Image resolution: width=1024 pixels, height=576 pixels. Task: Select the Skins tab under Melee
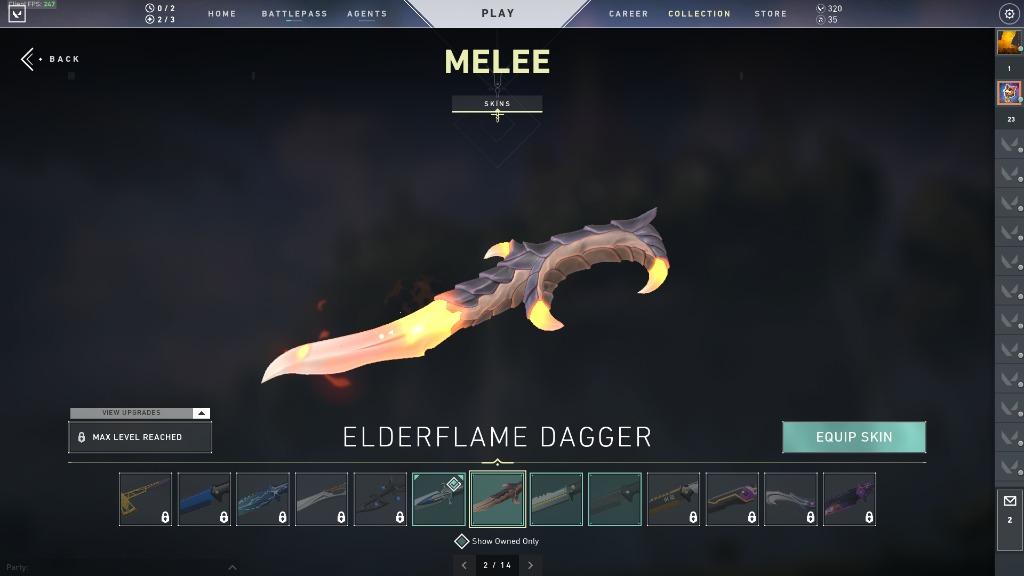click(x=497, y=104)
